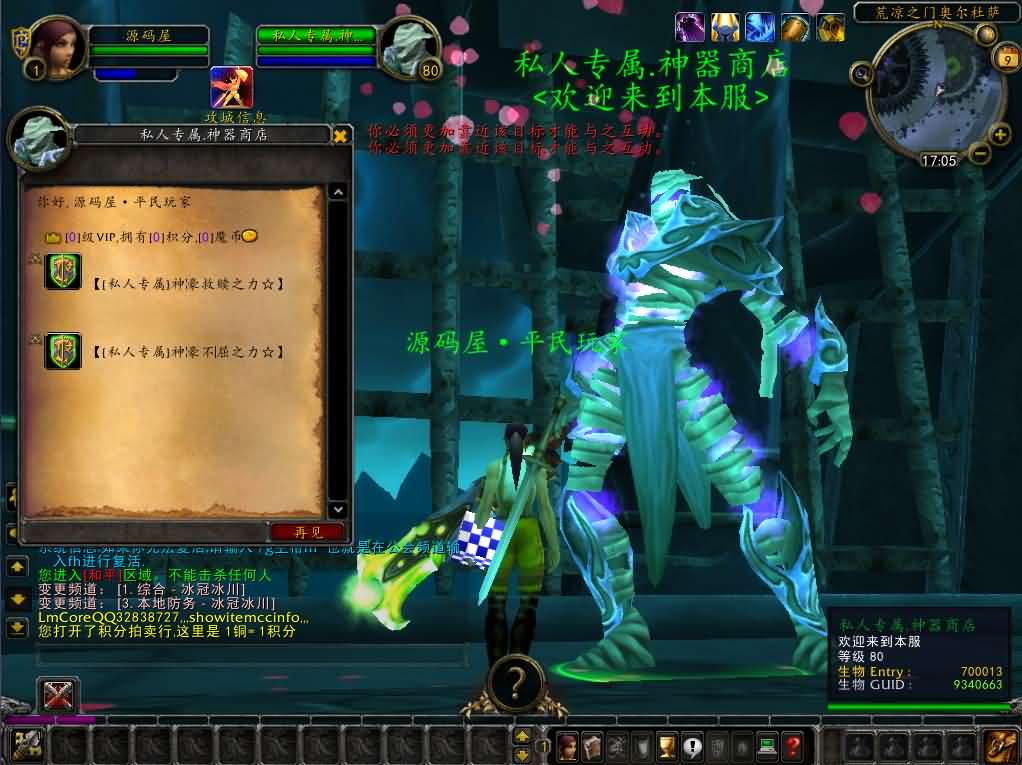The height and width of the screenshot is (765, 1022).
Task: Choose the 神壕不屈之力 gossip option
Action: [x=190, y=352]
